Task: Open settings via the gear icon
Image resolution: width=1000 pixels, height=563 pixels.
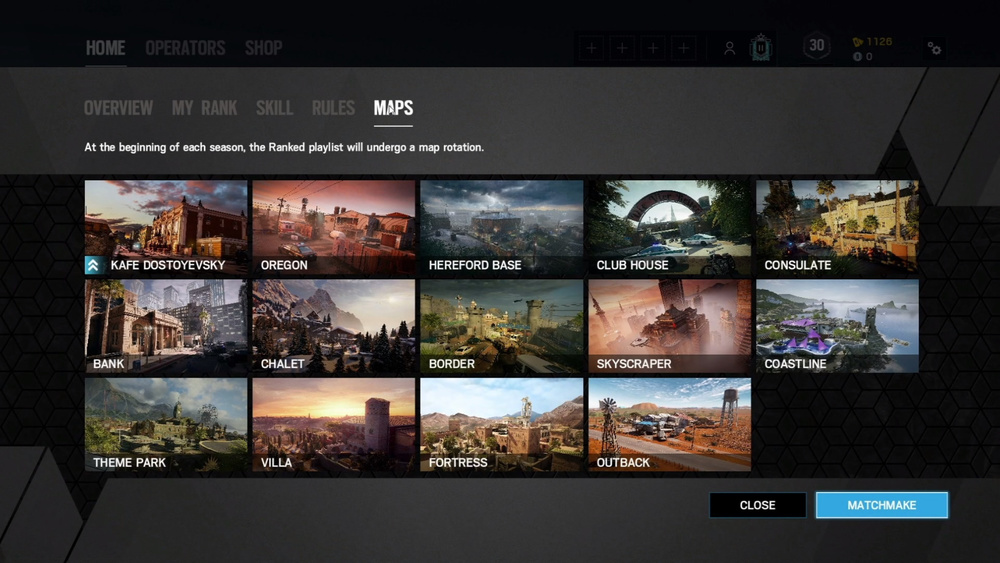Action: coord(934,48)
